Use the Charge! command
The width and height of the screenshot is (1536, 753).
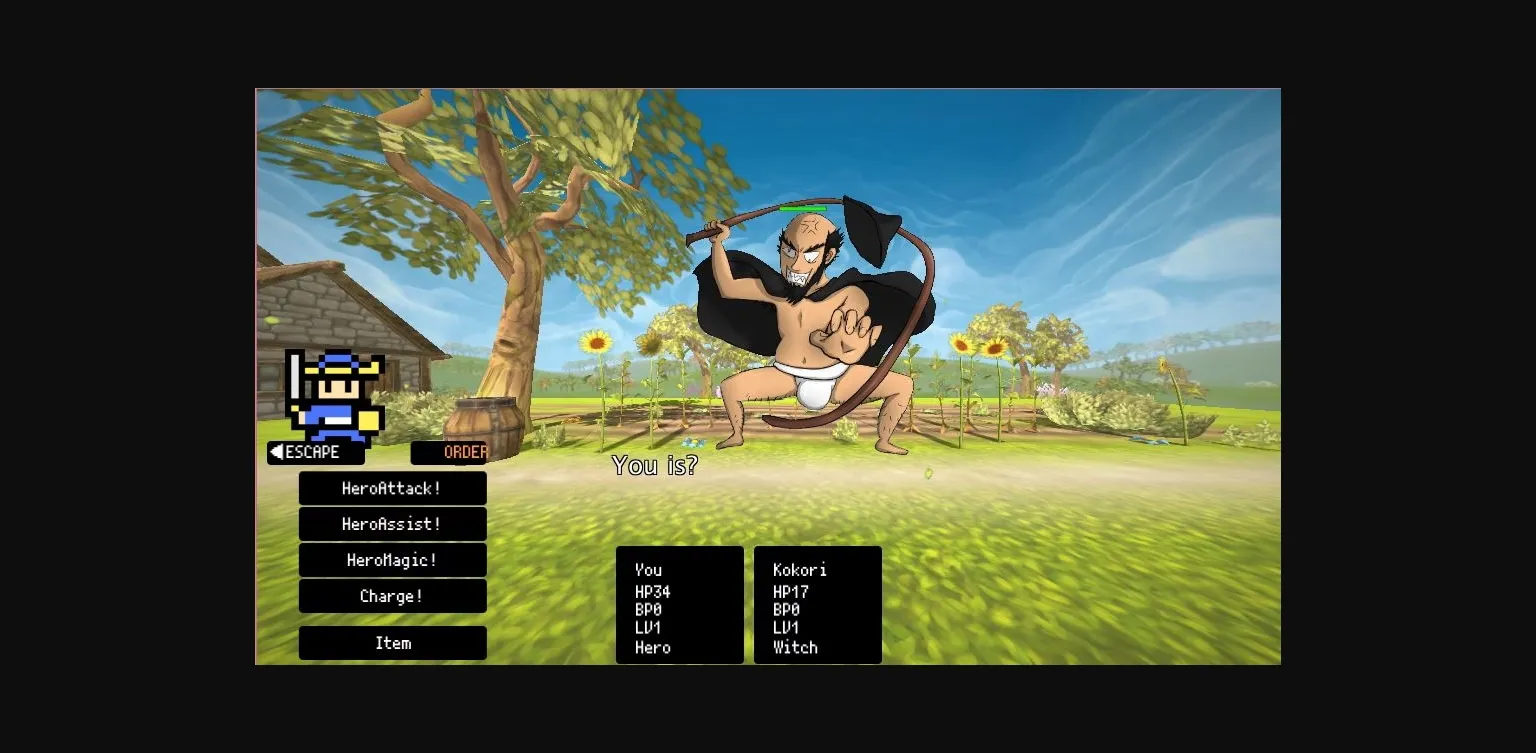click(392, 596)
